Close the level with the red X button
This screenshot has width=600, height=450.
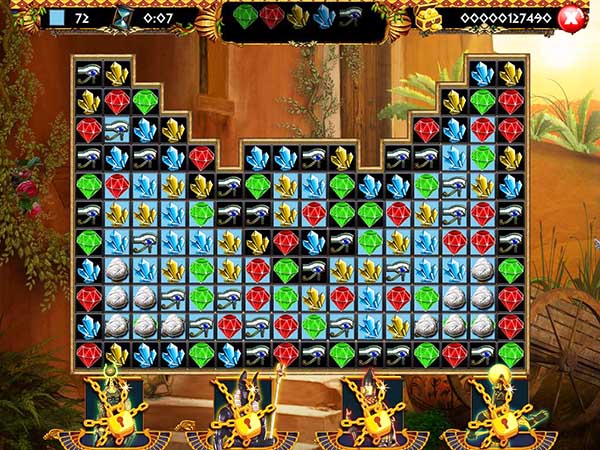571,17
